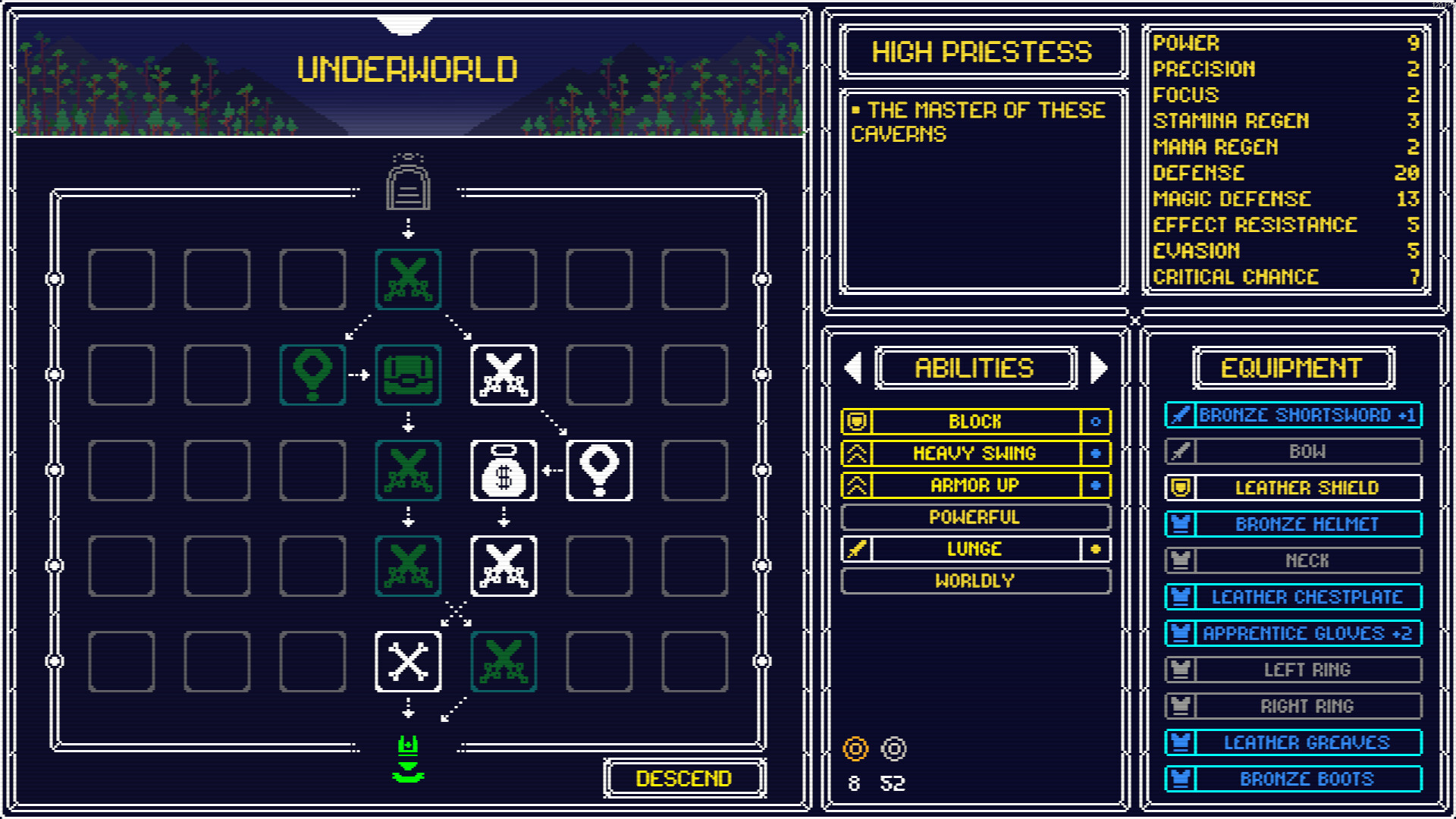Select the Block ability
This screenshot has width=1456, height=819.
(x=975, y=422)
